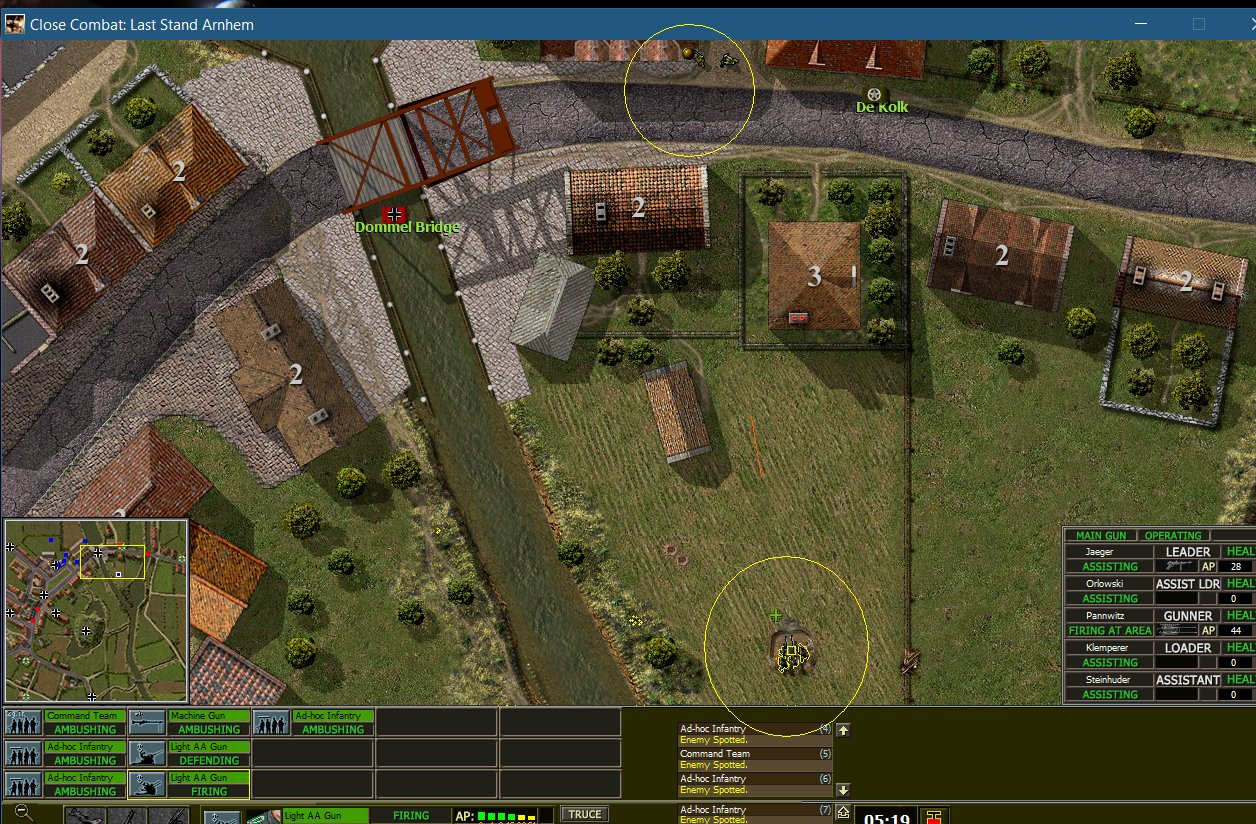This screenshot has width=1256, height=824.
Task: Click the message log expand arrow icon
Action: coord(843,811)
